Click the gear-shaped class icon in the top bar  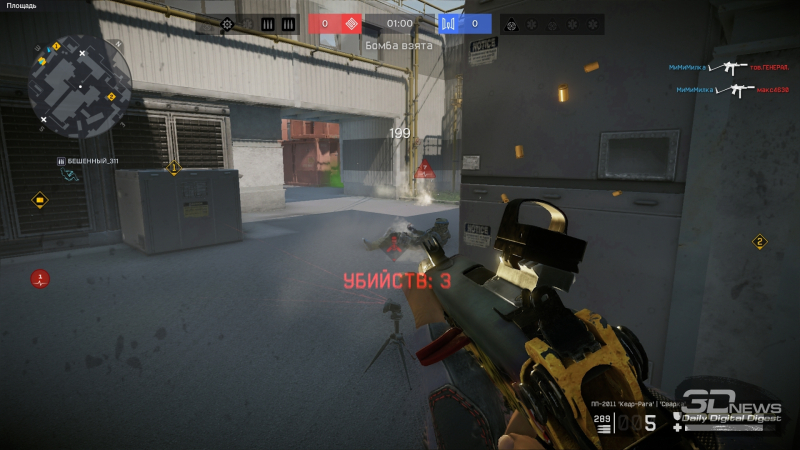[x=228, y=24]
